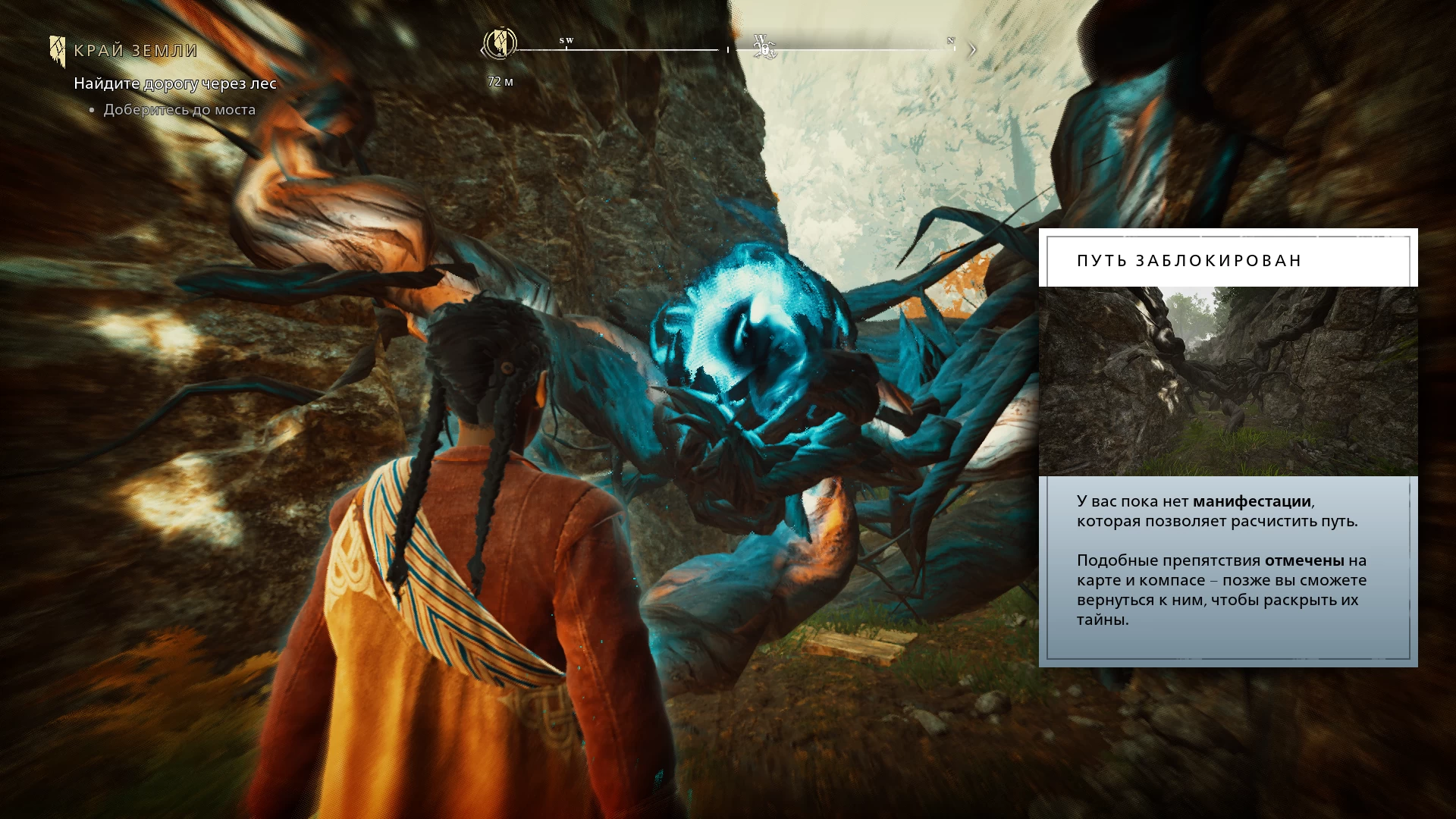1456x819 pixels.
Task: Click the "Путь заблокирован" tutorial image
Action: (x=1228, y=381)
